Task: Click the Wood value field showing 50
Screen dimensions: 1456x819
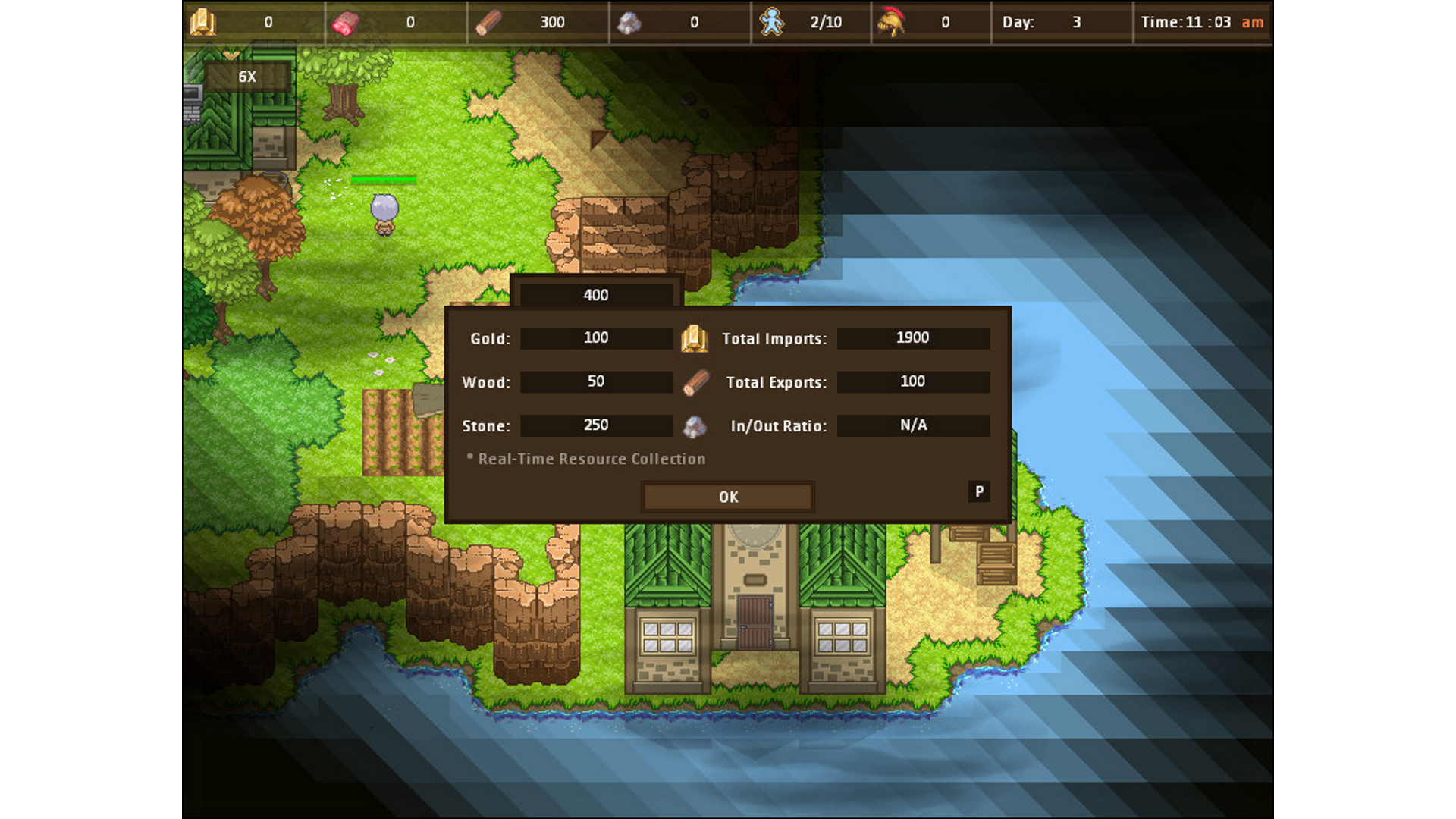Action: pyautogui.click(x=596, y=382)
